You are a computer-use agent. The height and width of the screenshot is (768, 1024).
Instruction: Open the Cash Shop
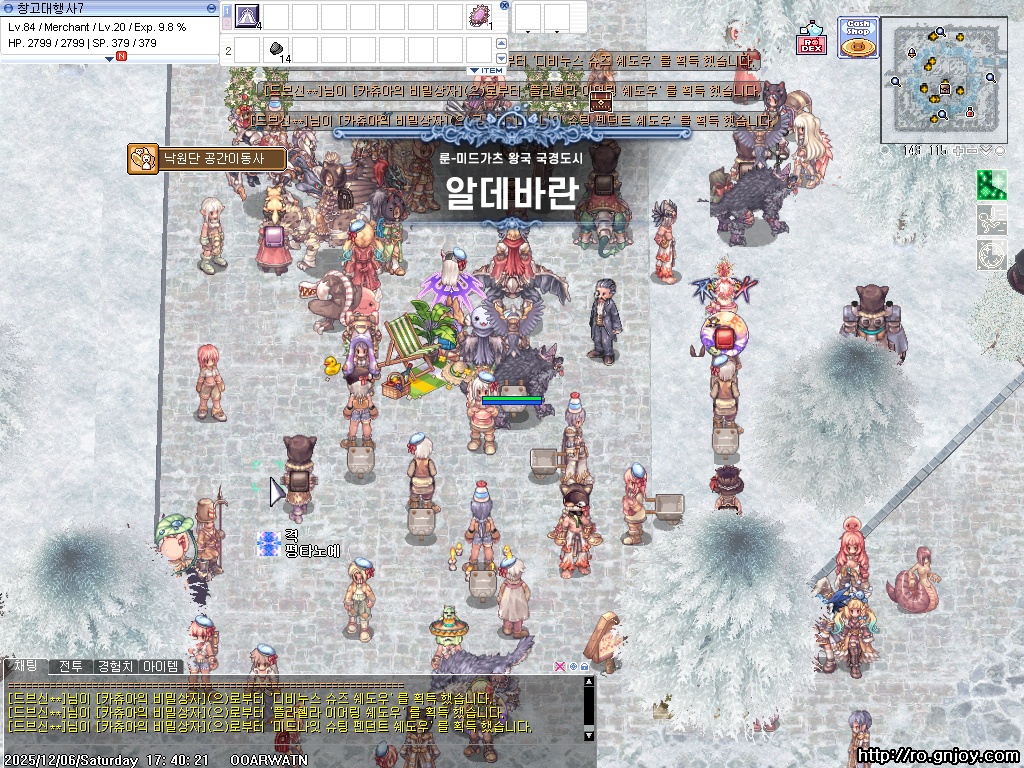(857, 38)
